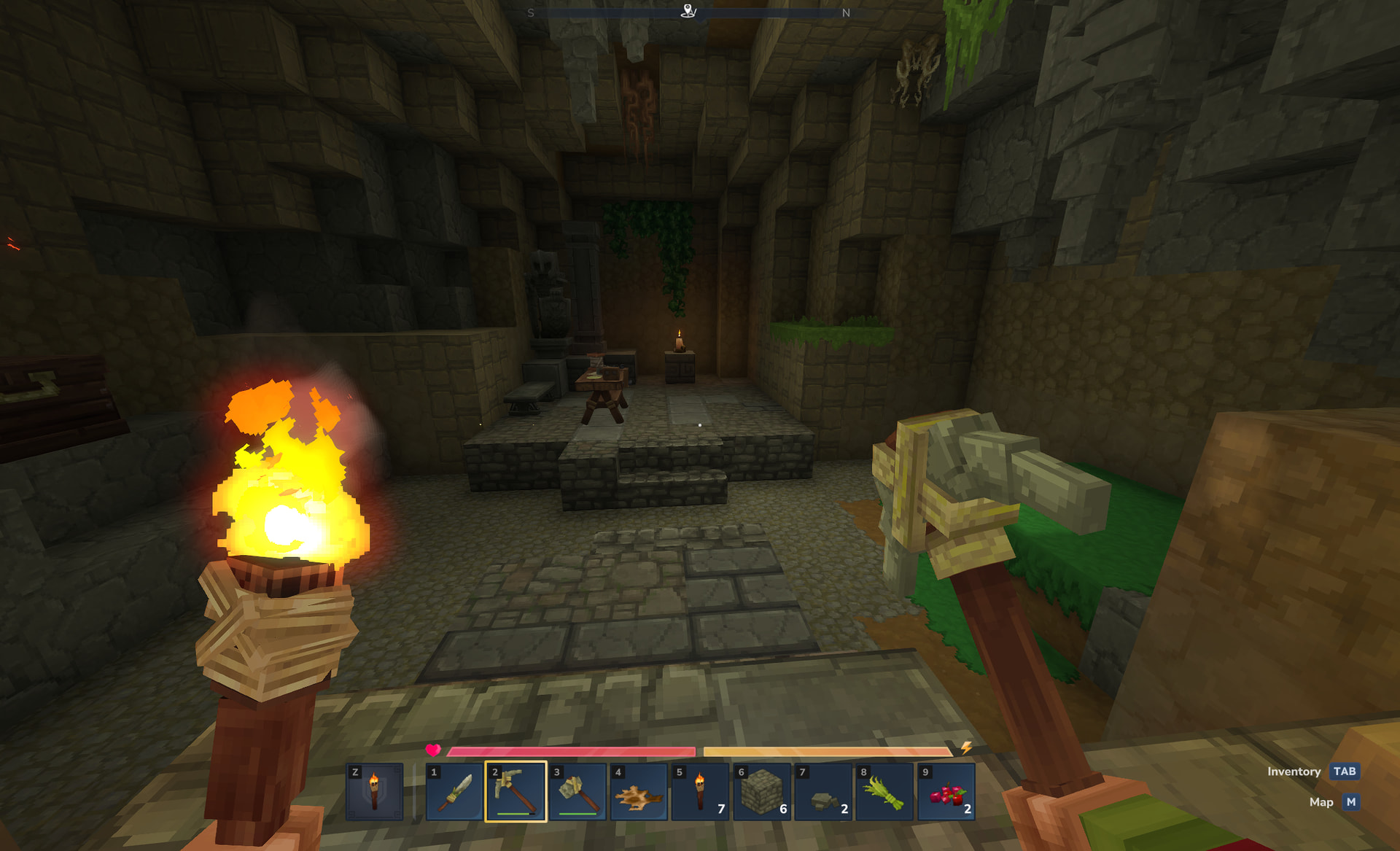
Task: Open the Inventory
Action: pyautogui.click(x=1344, y=772)
